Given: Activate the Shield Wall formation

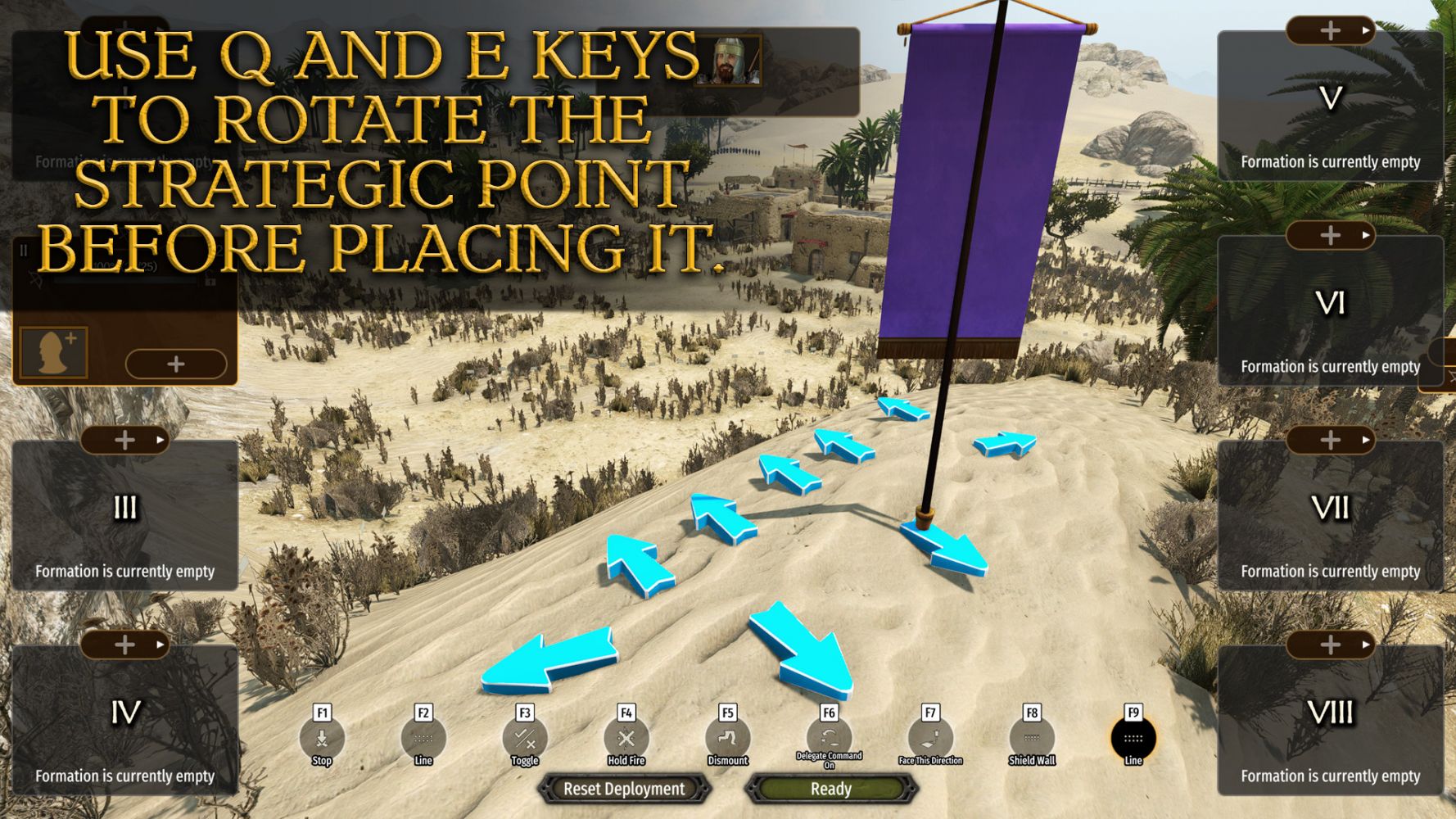Looking at the screenshot, I should [x=1032, y=738].
